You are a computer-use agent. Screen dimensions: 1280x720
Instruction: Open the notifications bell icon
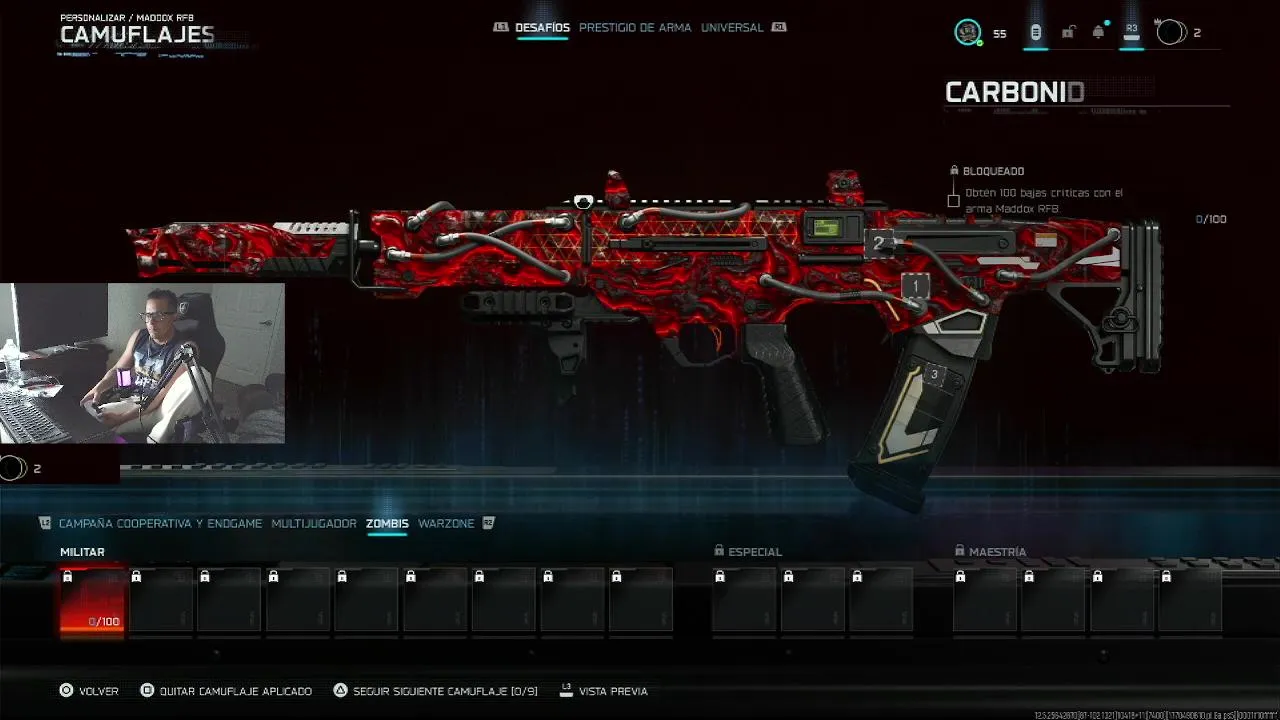pos(1099,33)
